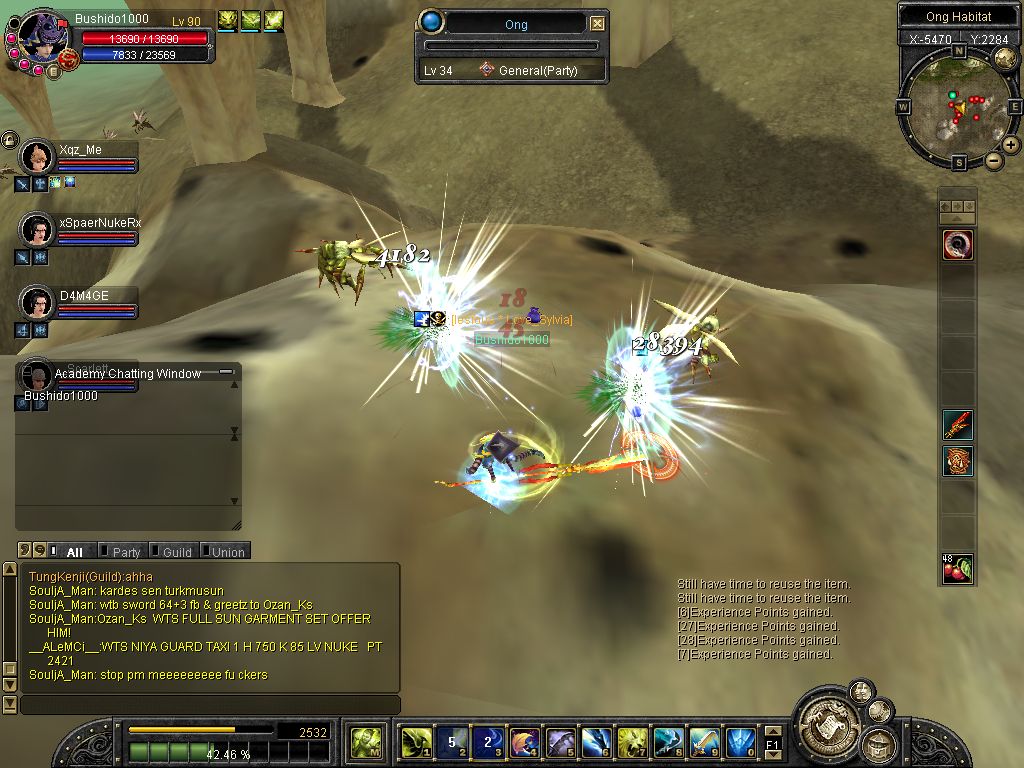The height and width of the screenshot is (768, 1024).
Task: Use the moon slash skill in slot 4
Action: tap(524, 741)
